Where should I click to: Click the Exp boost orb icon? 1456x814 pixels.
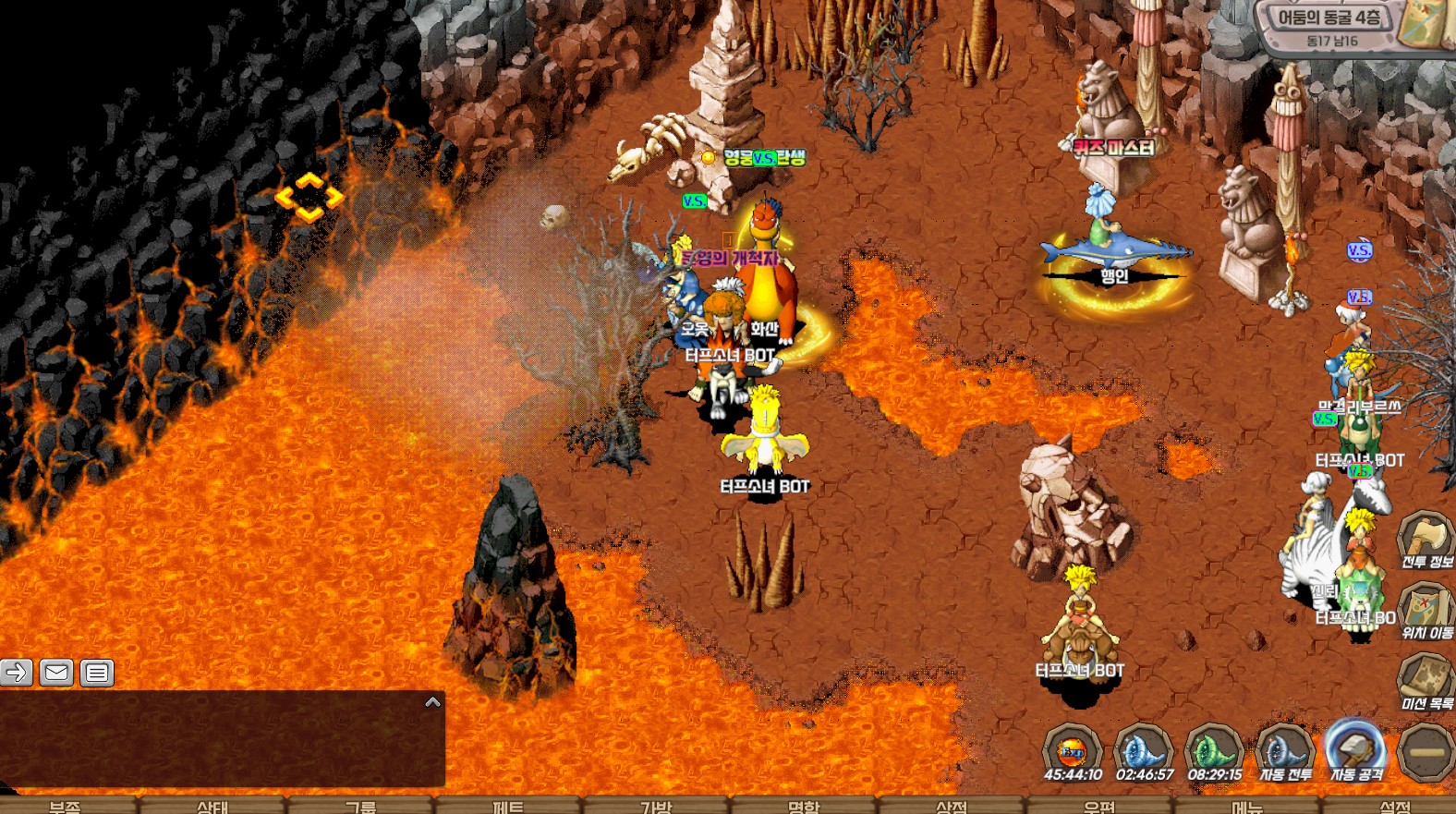pos(1072,750)
